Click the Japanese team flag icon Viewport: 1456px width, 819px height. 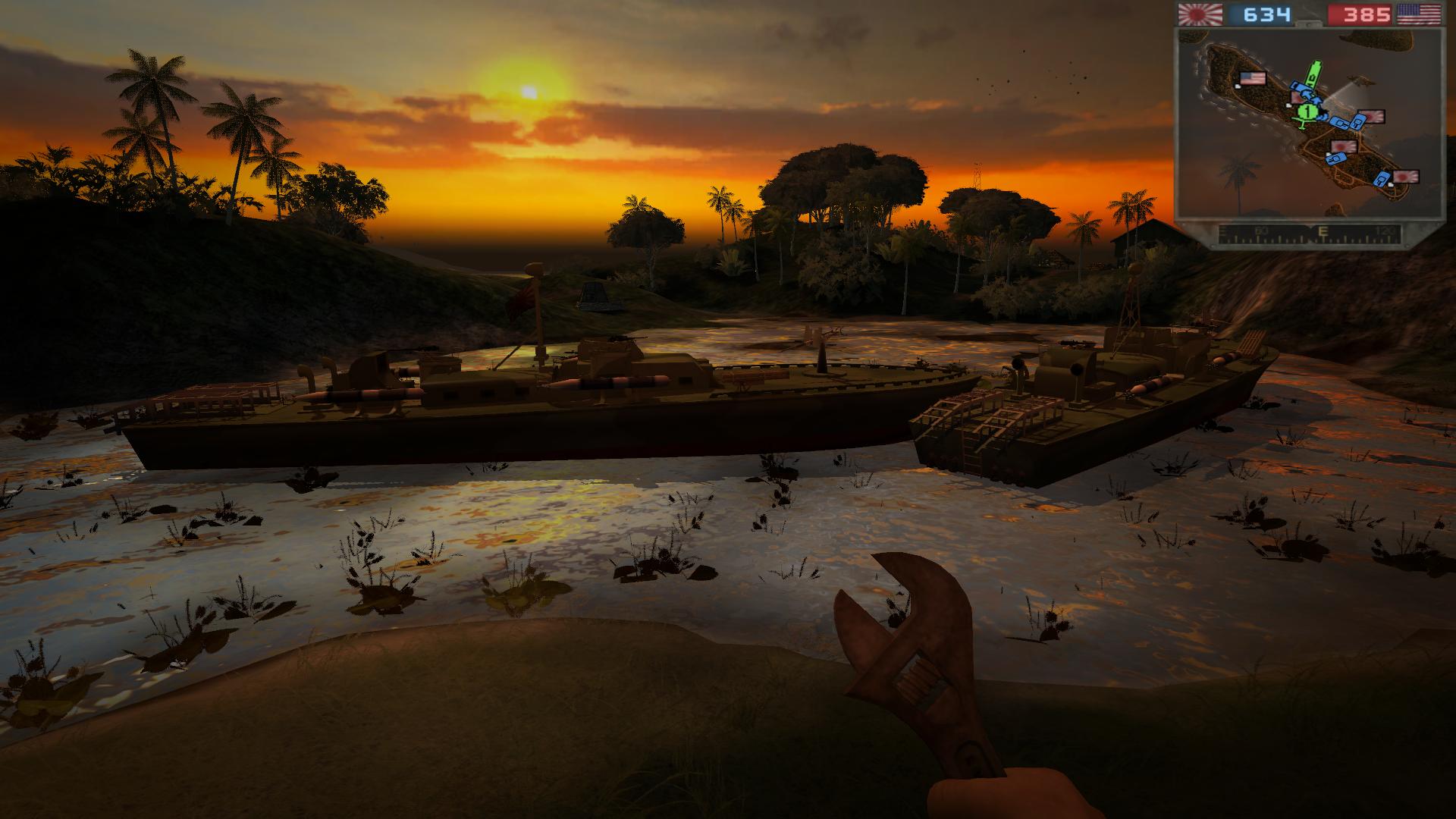tap(1200, 14)
